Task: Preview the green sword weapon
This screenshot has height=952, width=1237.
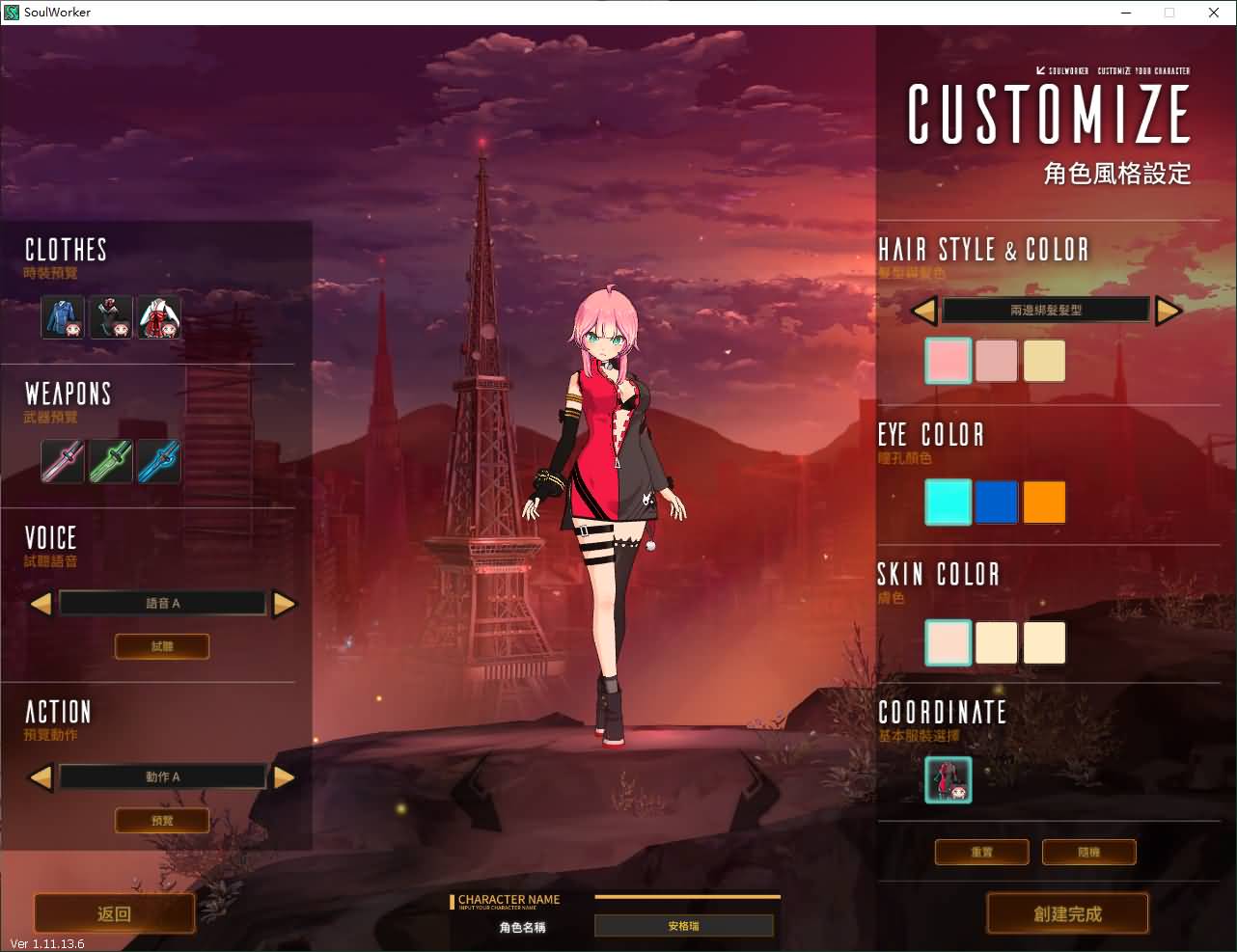Action: (x=110, y=461)
